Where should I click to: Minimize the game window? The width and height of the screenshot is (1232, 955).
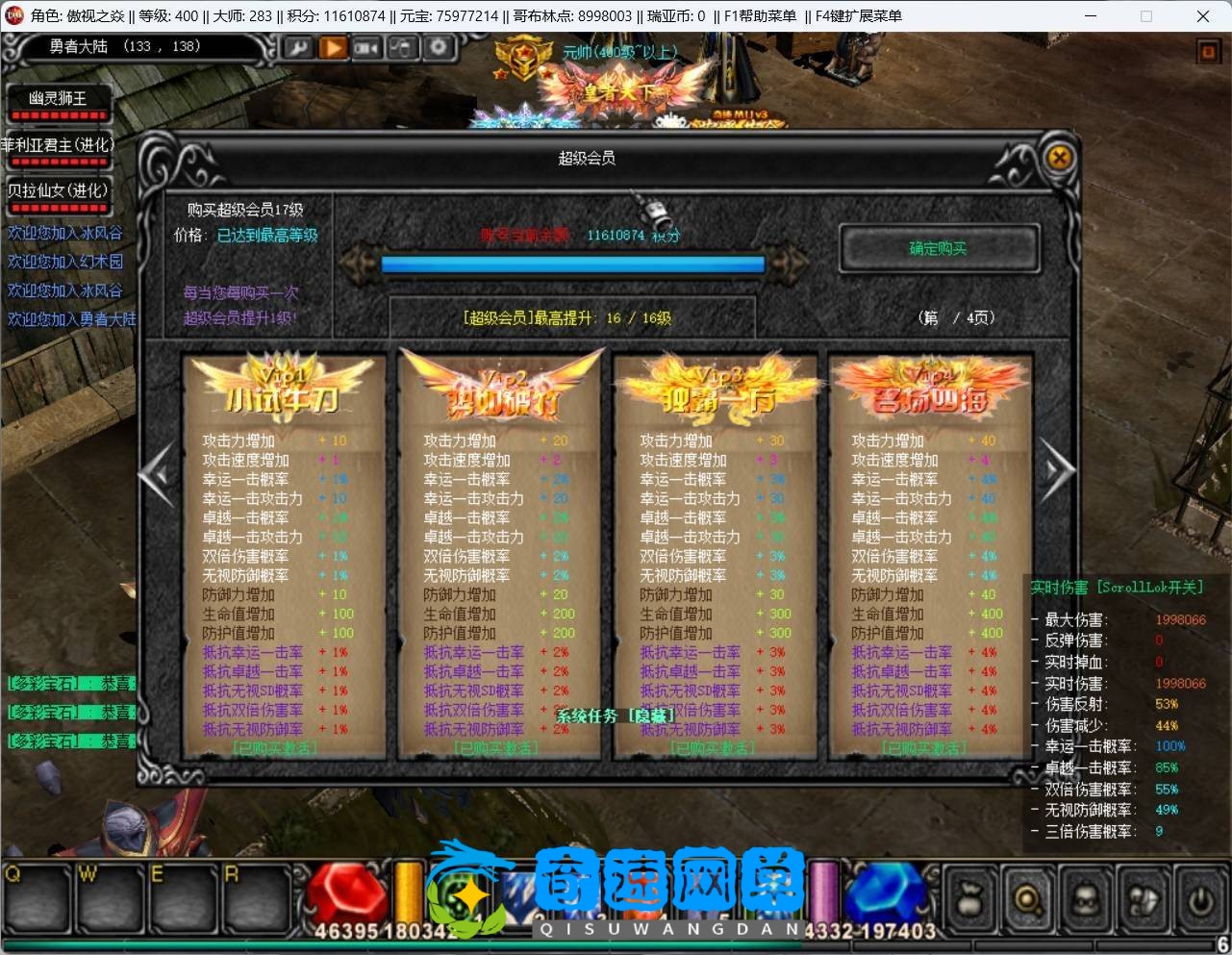tap(1091, 15)
